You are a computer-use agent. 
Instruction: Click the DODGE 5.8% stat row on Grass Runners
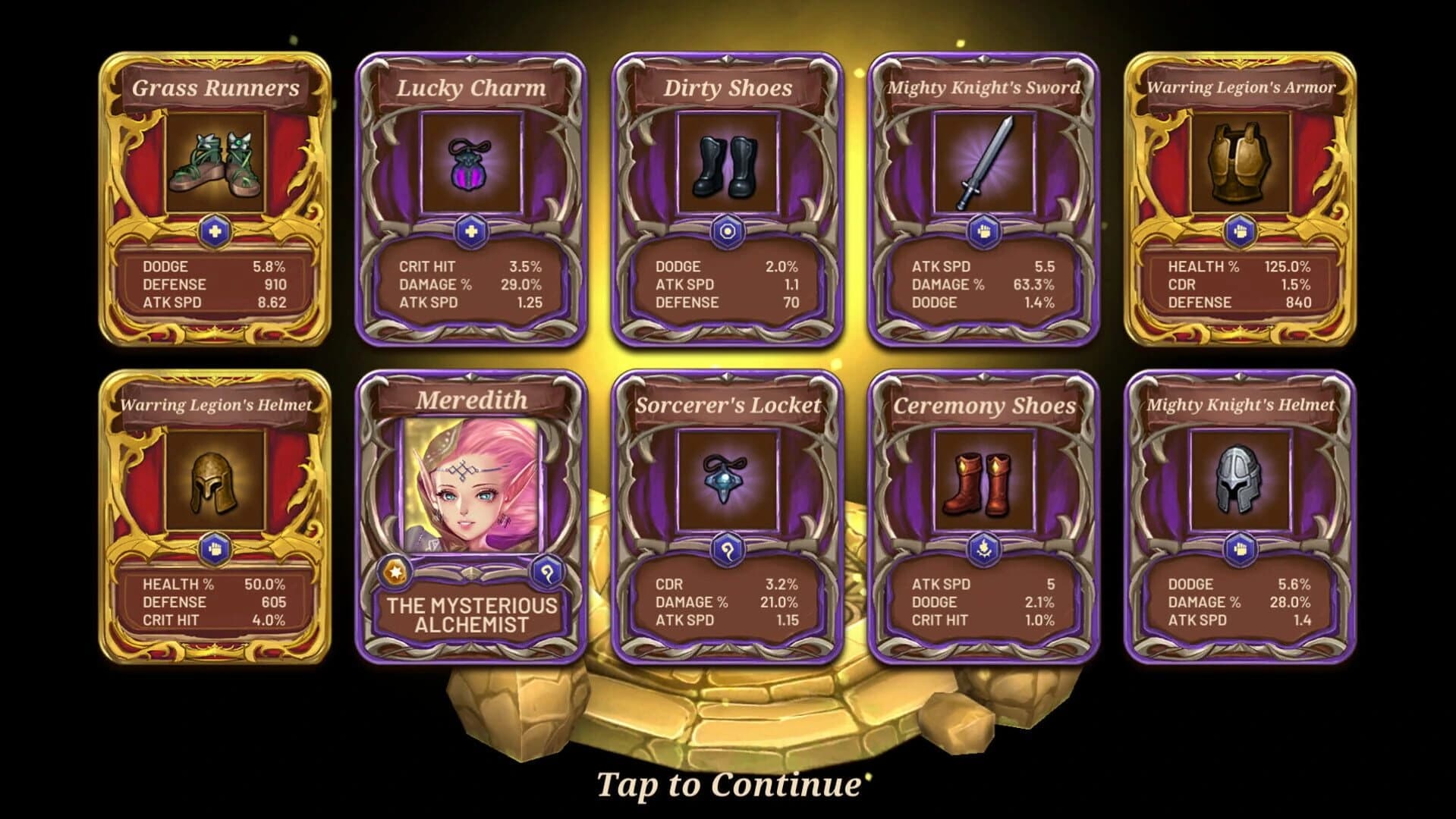pos(214,267)
